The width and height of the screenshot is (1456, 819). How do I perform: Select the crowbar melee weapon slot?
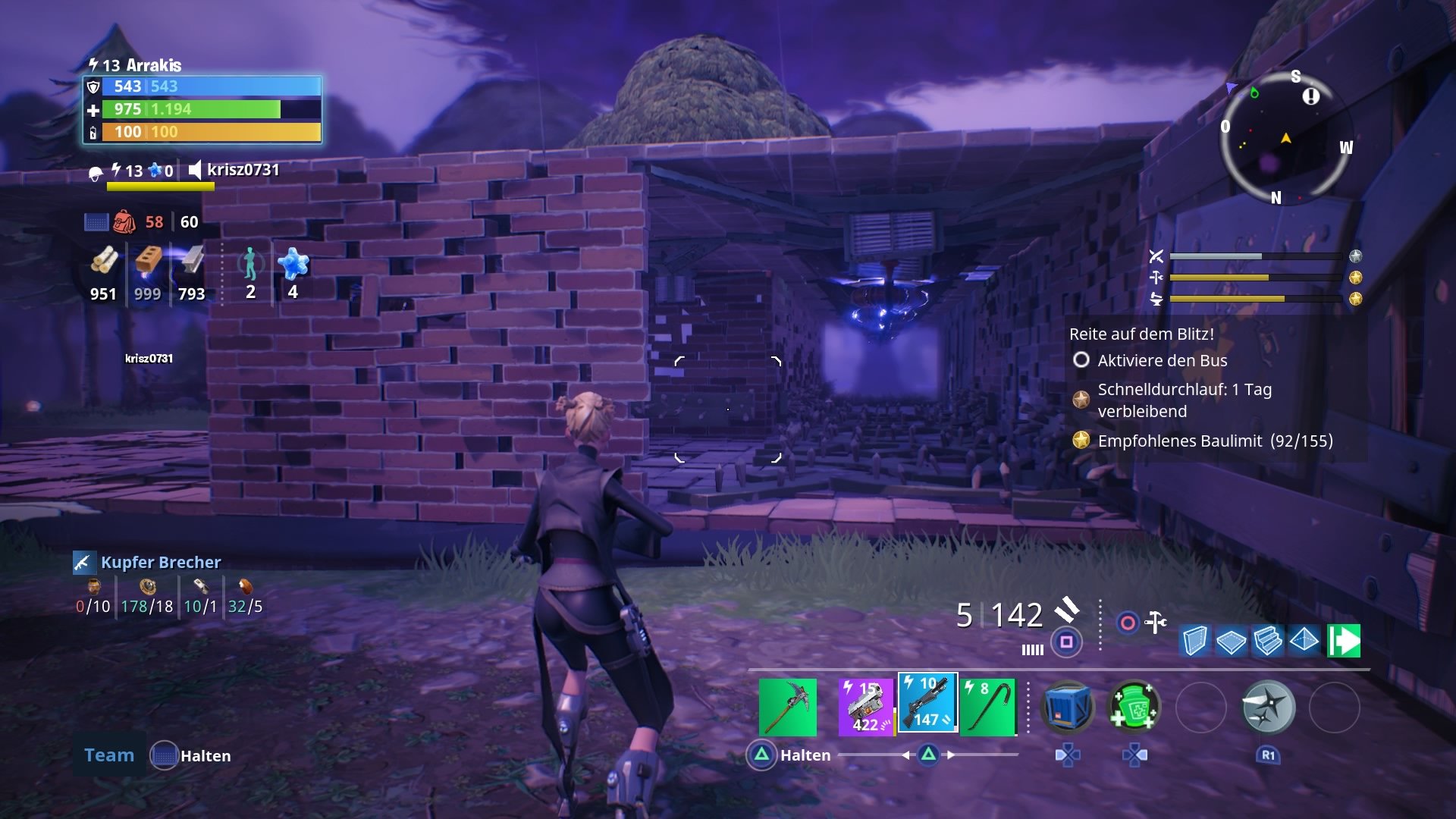[989, 705]
